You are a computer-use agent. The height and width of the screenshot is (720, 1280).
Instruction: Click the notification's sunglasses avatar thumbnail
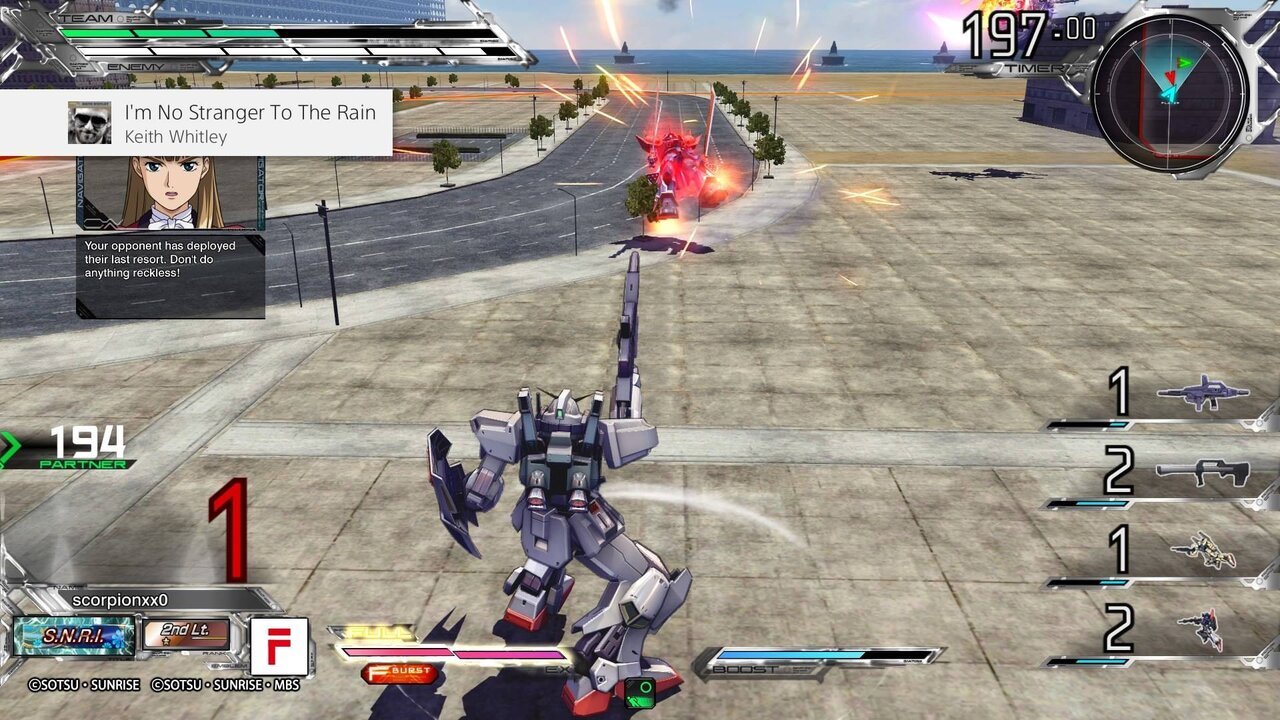click(x=90, y=123)
